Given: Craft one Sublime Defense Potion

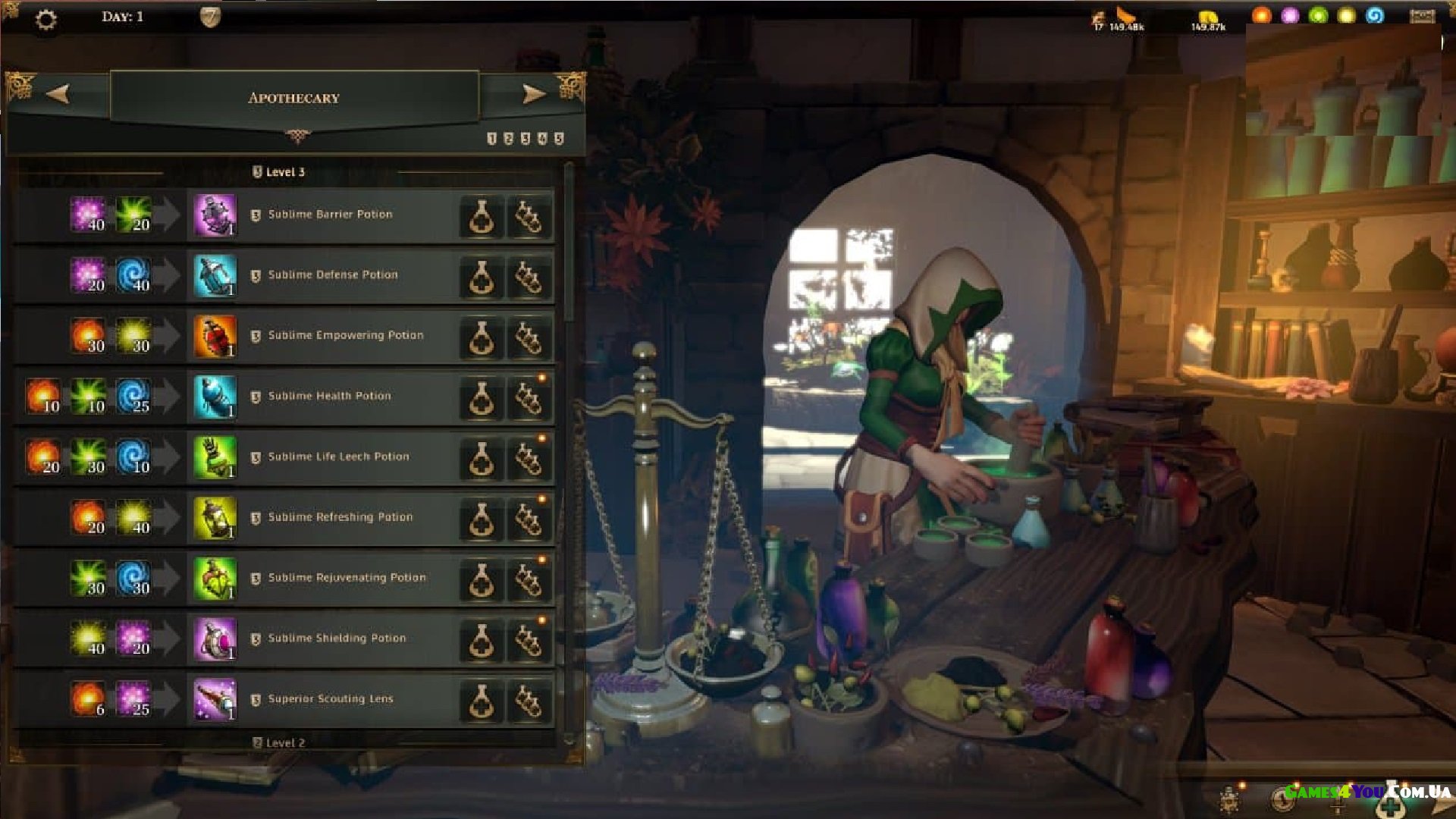Looking at the screenshot, I should point(482,277).
